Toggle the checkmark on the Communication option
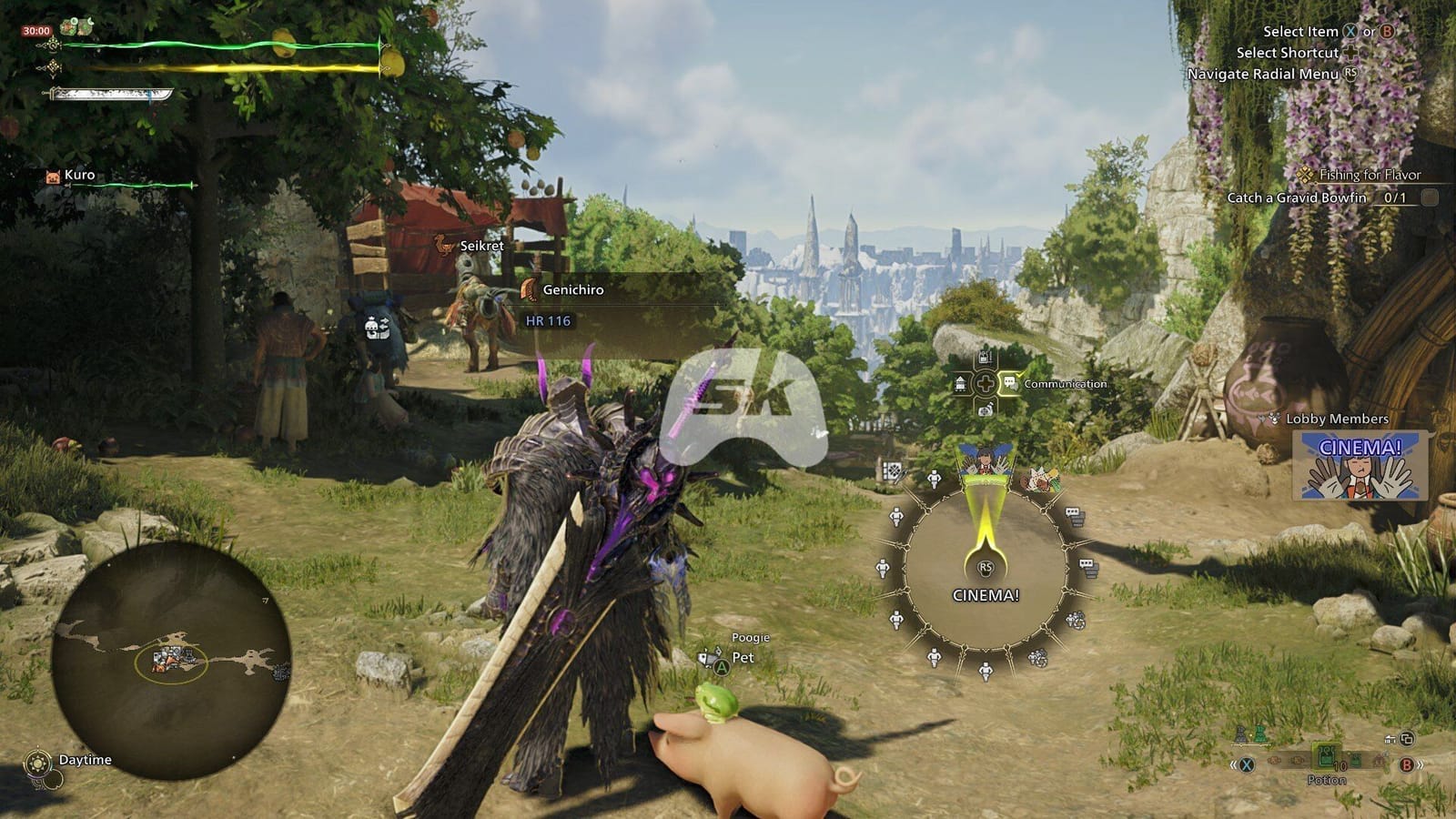The height and width of the screenshot is (819, 1456). tap(1020, 375)
